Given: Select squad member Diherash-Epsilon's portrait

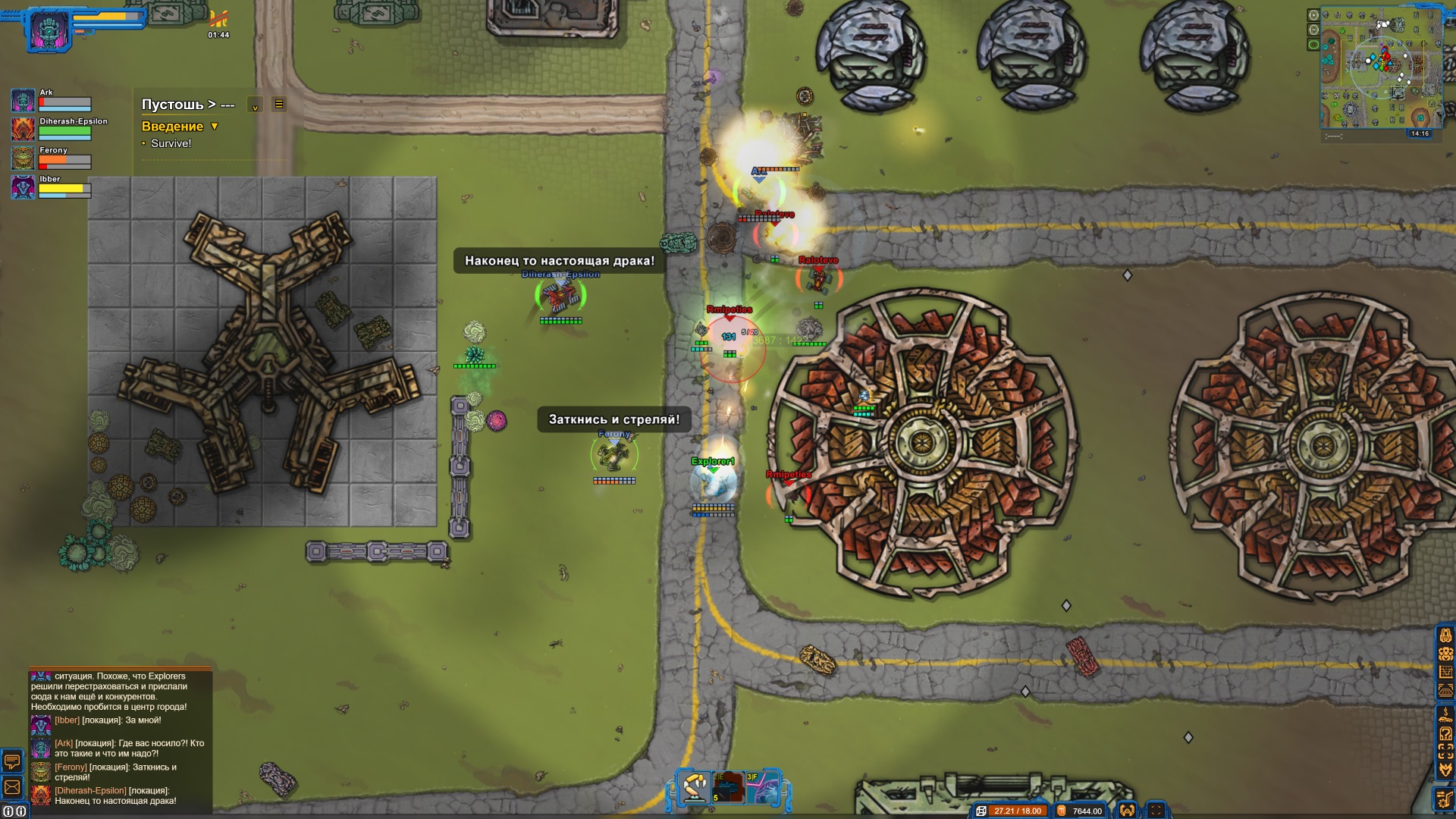Looking at the screenshot, I should click(23, 129).
